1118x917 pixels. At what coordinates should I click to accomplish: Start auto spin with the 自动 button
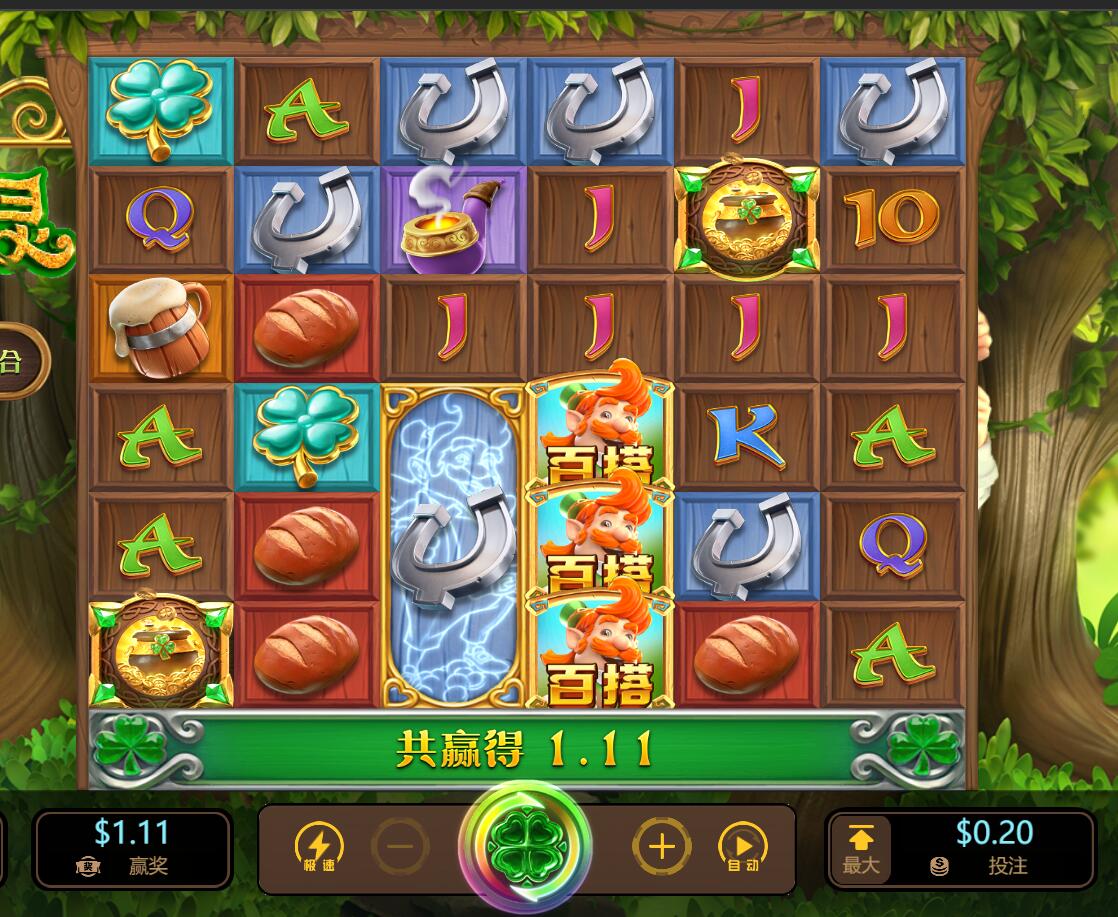[x=743, y=848]
